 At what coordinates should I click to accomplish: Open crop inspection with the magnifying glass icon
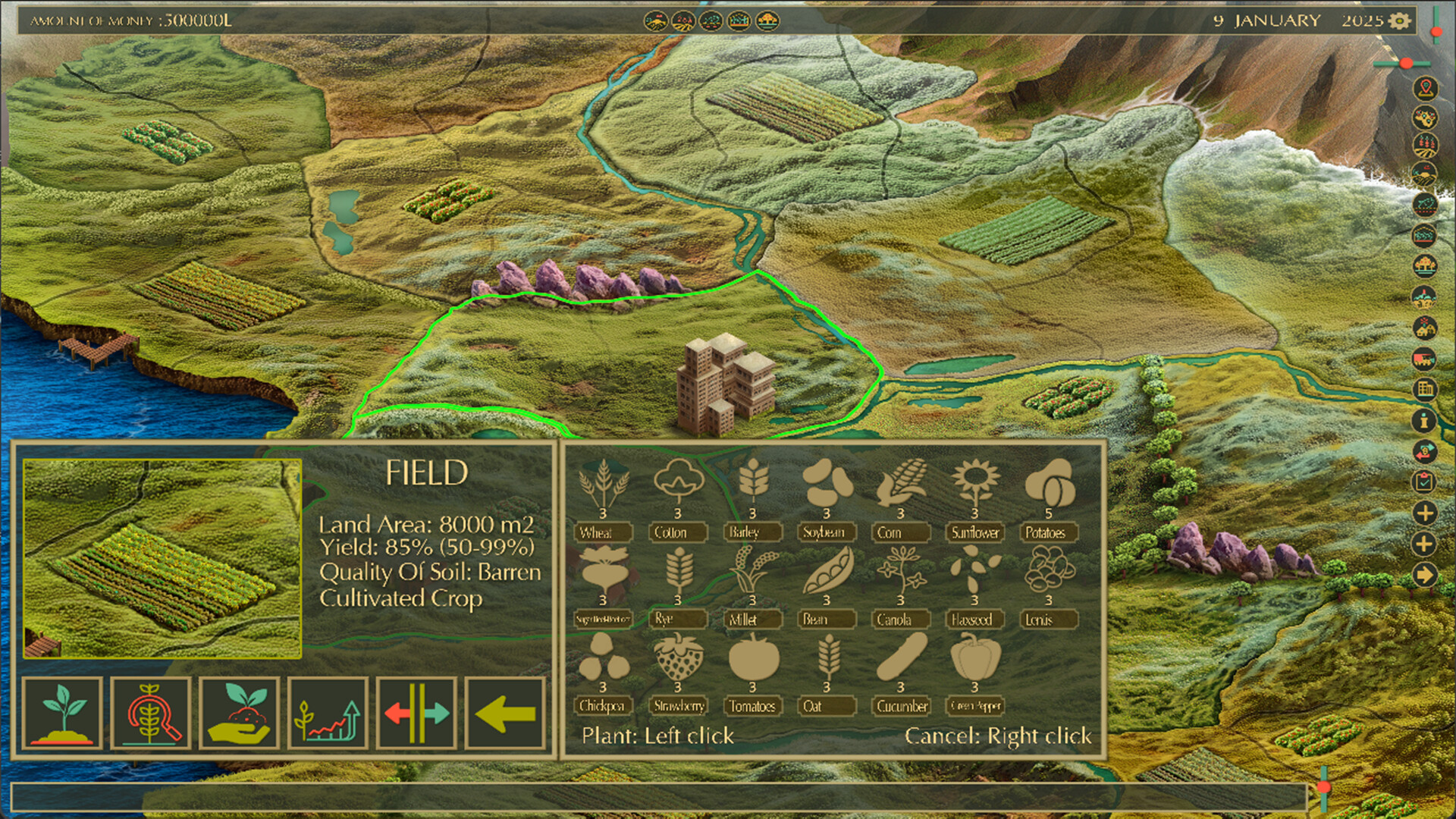click(150, 714)
